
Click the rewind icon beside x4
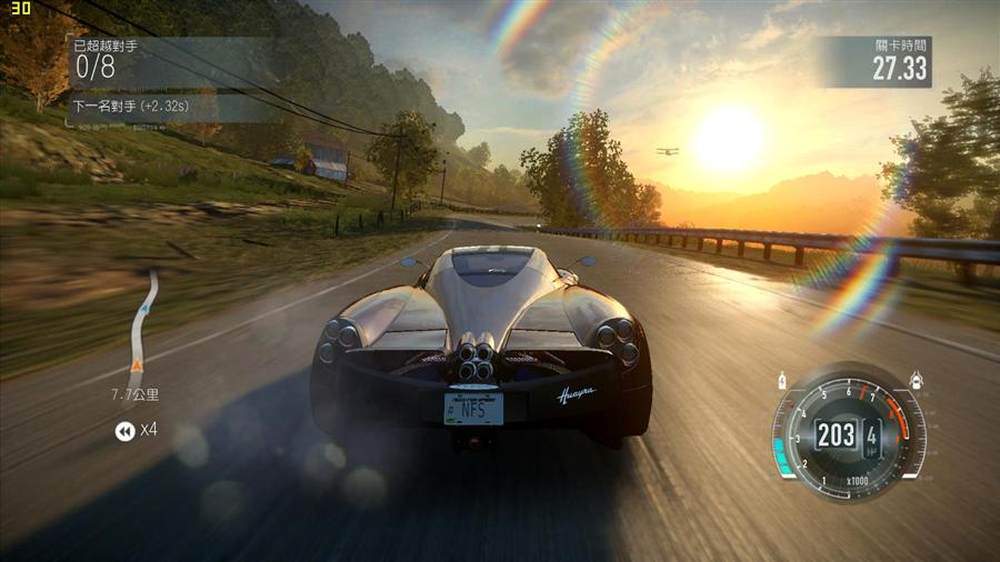click(x=125, y=431)
